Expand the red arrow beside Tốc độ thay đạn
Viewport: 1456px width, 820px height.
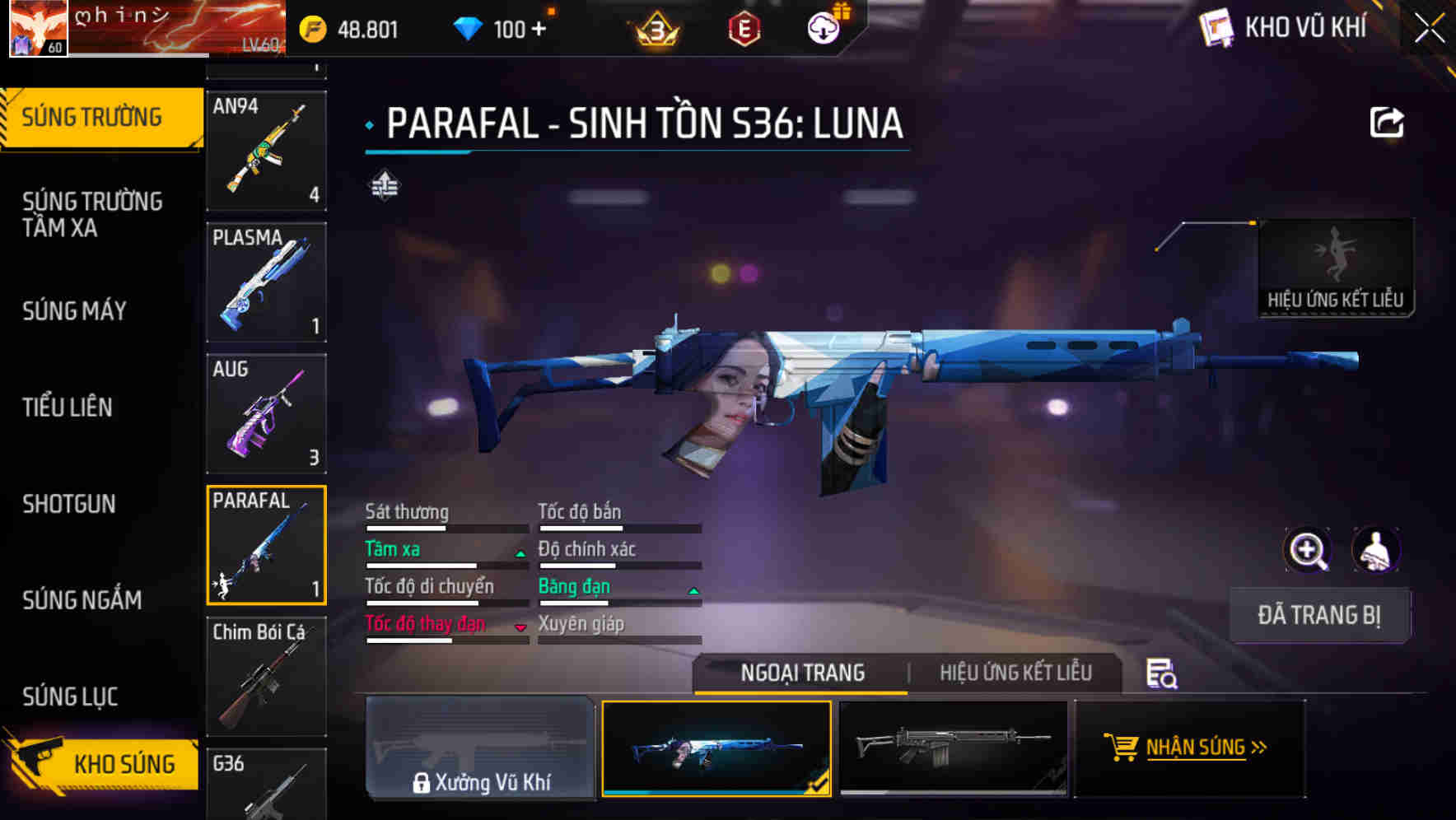[x=520, y=627]
